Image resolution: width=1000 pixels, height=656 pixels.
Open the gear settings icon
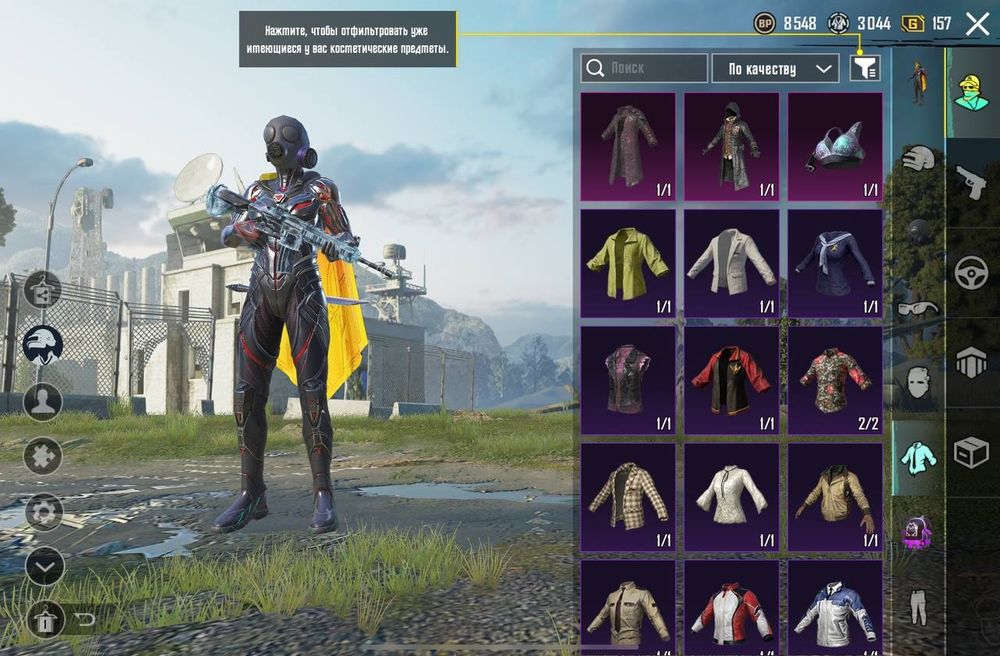pos(43,512)
